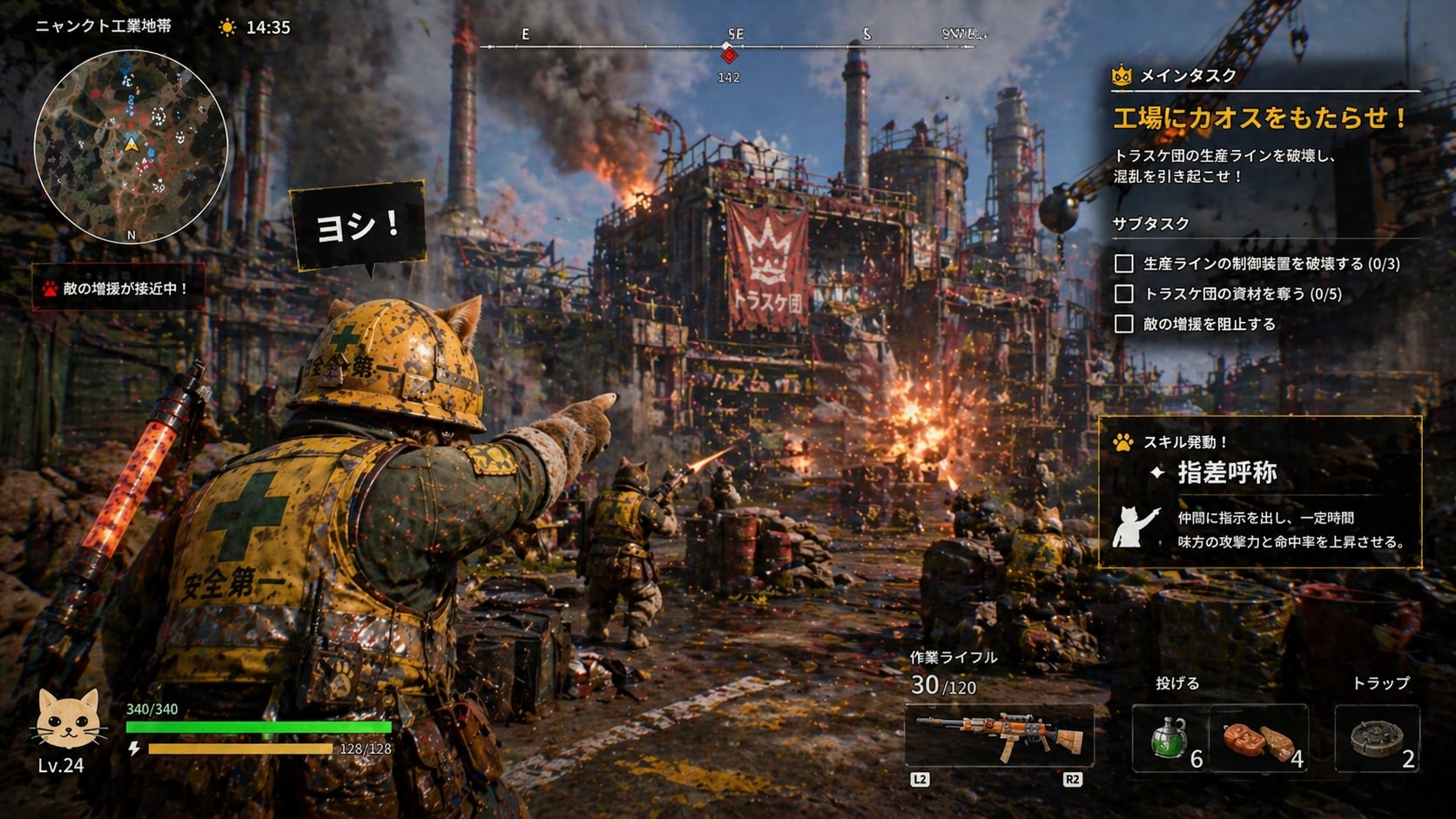1456x819 pixels.
Task: Tick the トラスケ団の資材を奪う subtask checkbox
Action: (1124, 294)
